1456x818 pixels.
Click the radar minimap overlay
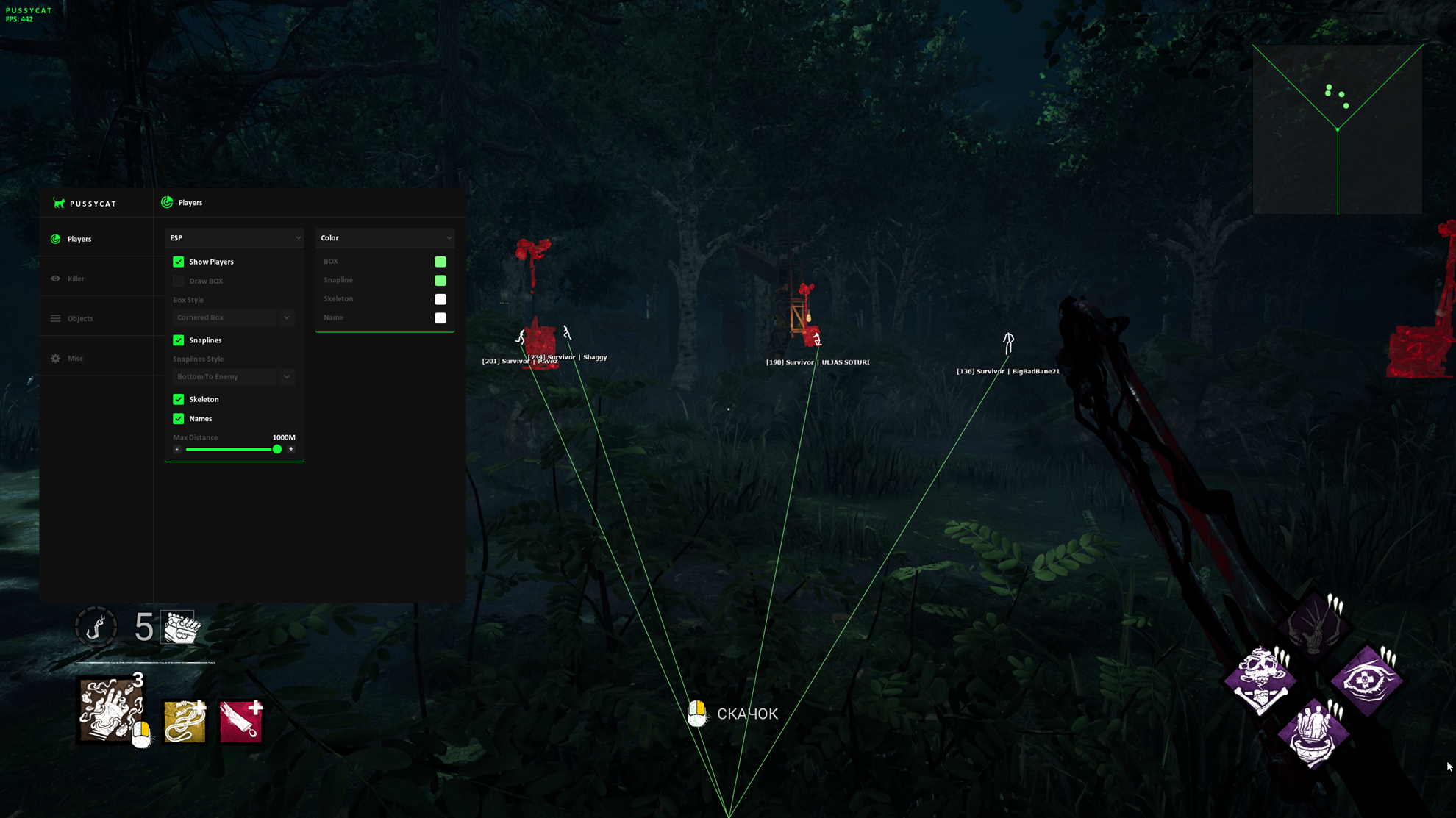[1337, 129]
